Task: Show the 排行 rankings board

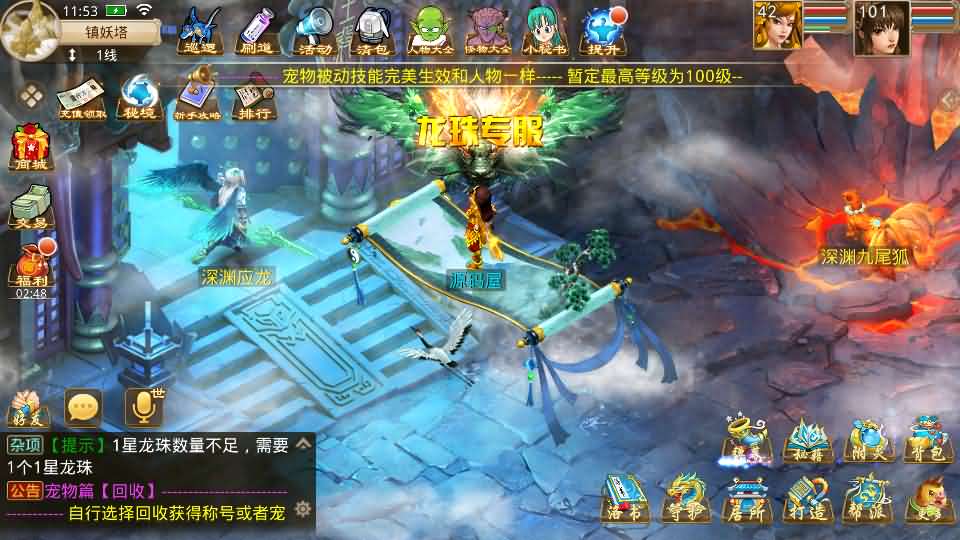Action: tap(254, 97)
